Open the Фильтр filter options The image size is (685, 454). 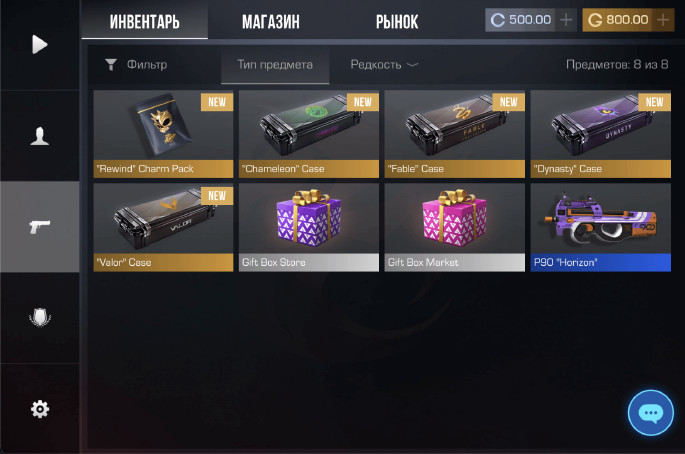tap(136, 65)
